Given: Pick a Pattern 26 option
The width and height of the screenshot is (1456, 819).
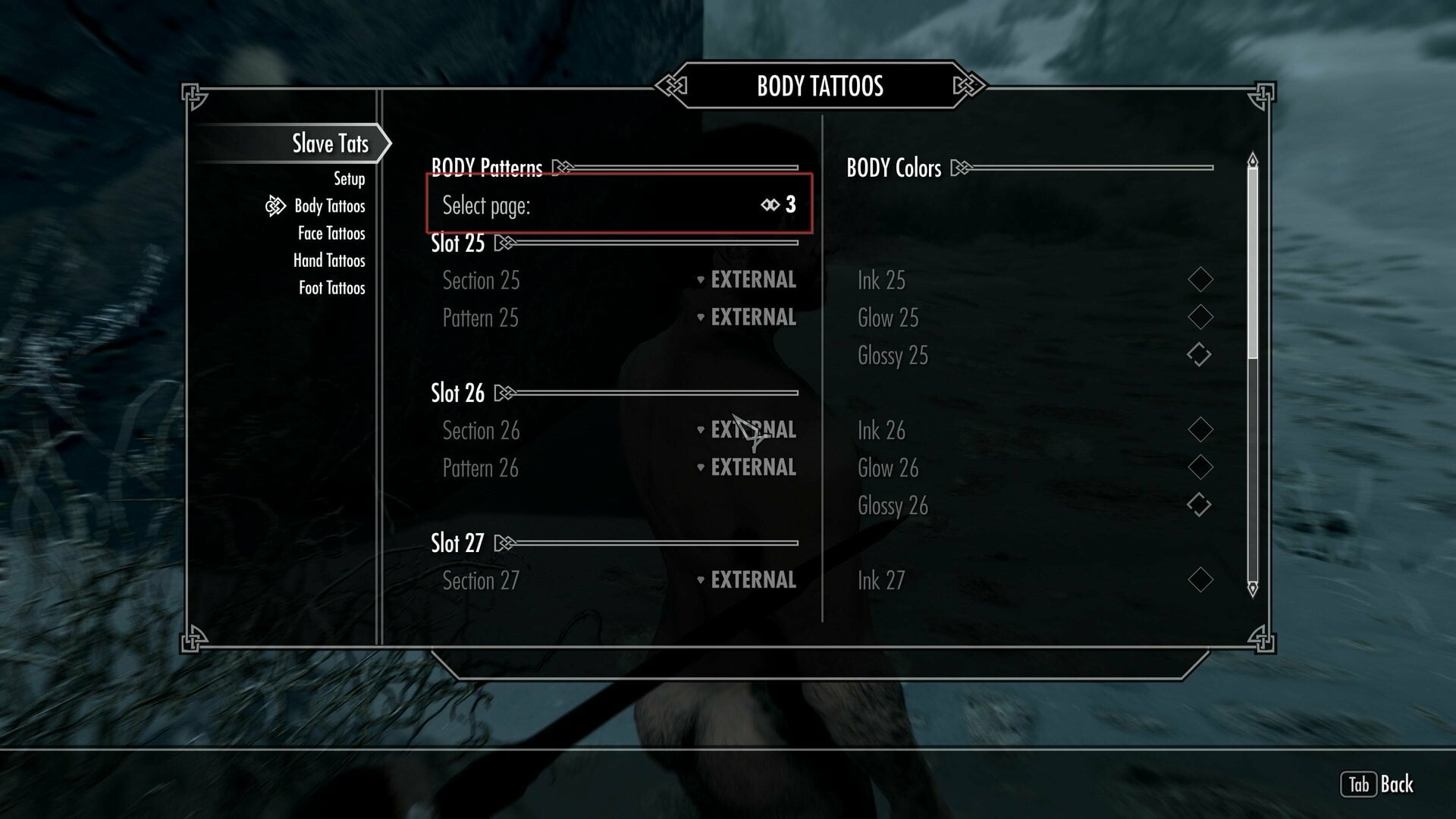Looking at the screenshot, I should point(747,467).
